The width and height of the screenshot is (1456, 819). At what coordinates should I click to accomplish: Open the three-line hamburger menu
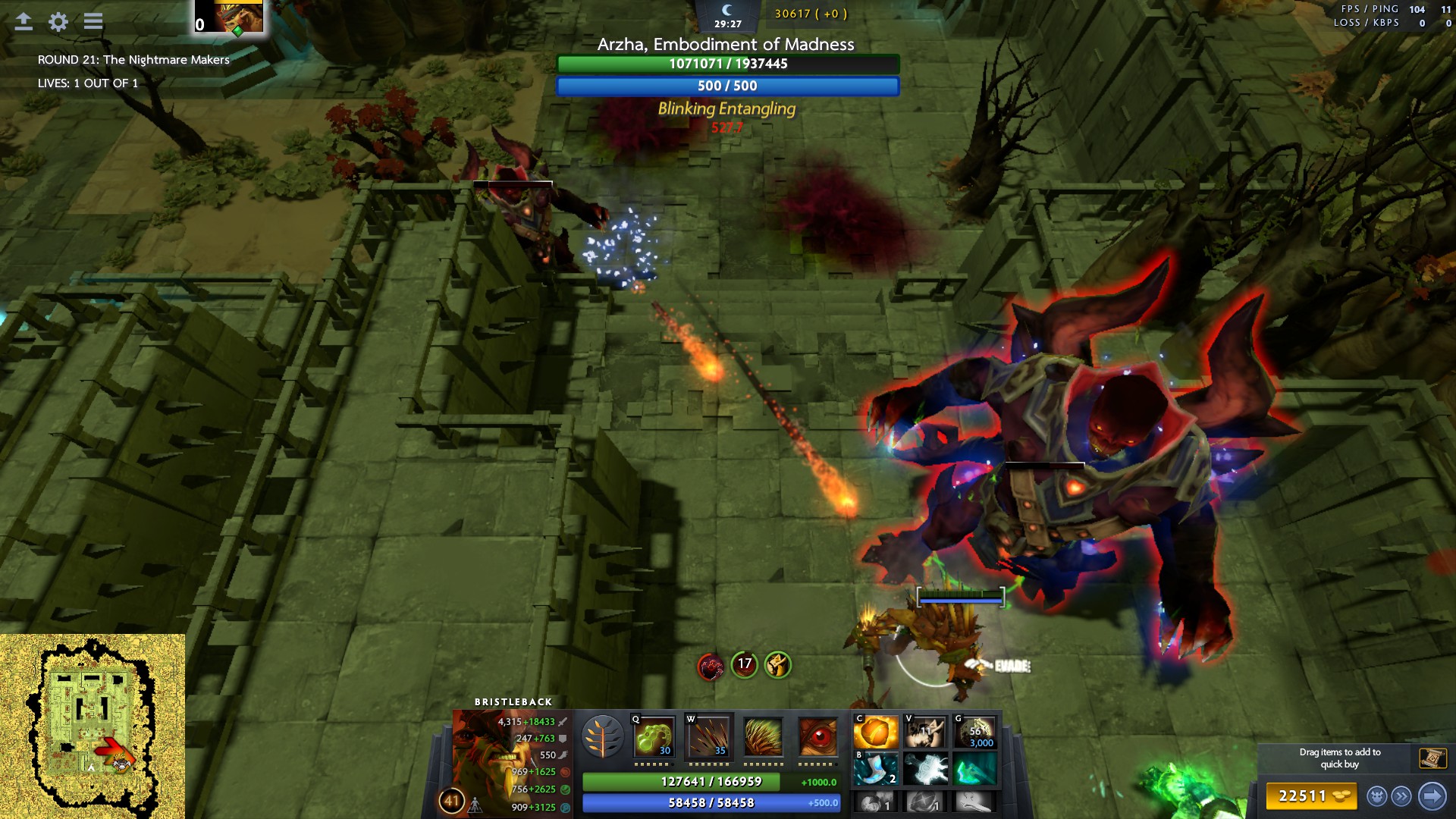point(93,21)
